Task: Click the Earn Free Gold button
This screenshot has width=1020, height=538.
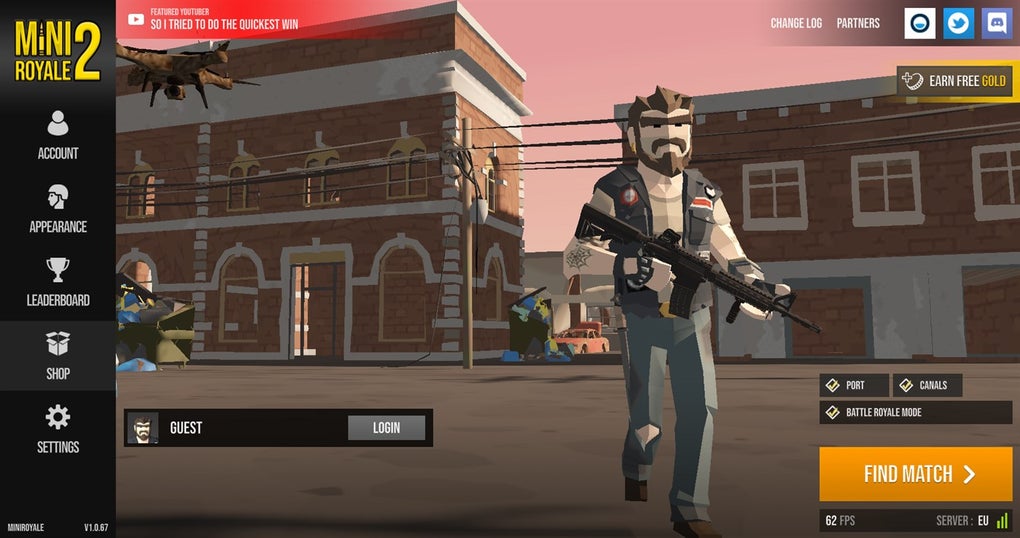Action: (955, 81)
